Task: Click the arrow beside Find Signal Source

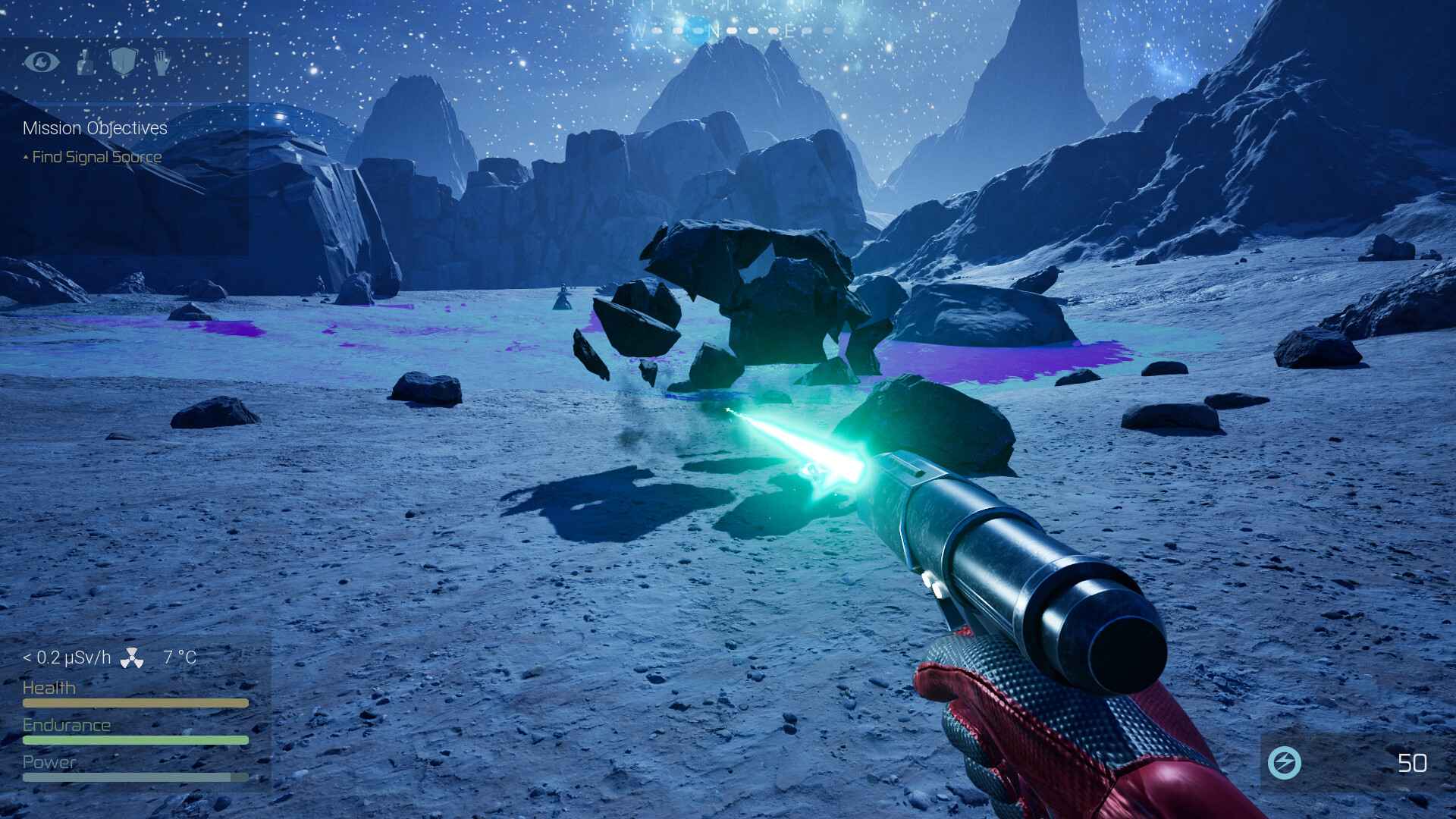Action: pyautogui.click(x=26, y=155)
